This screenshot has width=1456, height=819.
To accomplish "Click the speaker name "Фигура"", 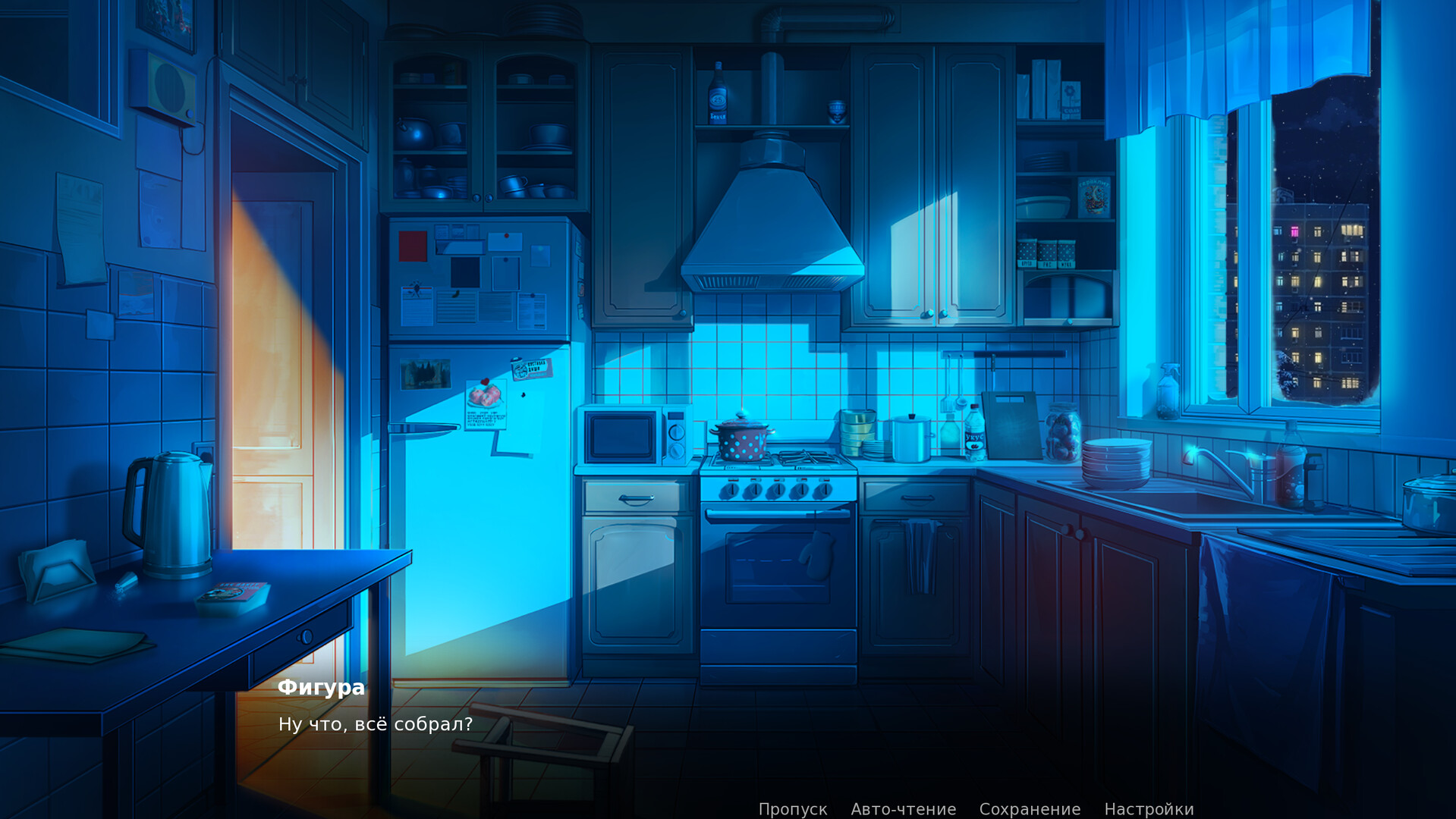I will tap(322, 688).
